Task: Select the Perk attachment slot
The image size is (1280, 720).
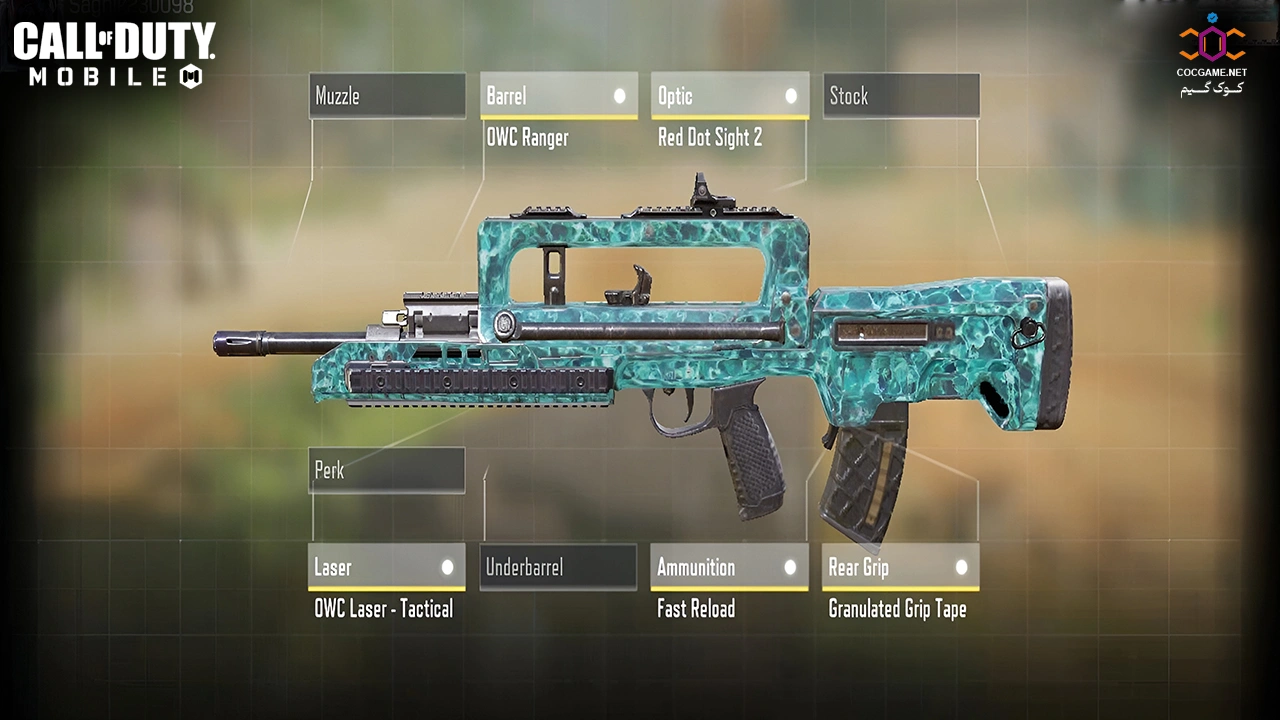Action: pos(386,470)
